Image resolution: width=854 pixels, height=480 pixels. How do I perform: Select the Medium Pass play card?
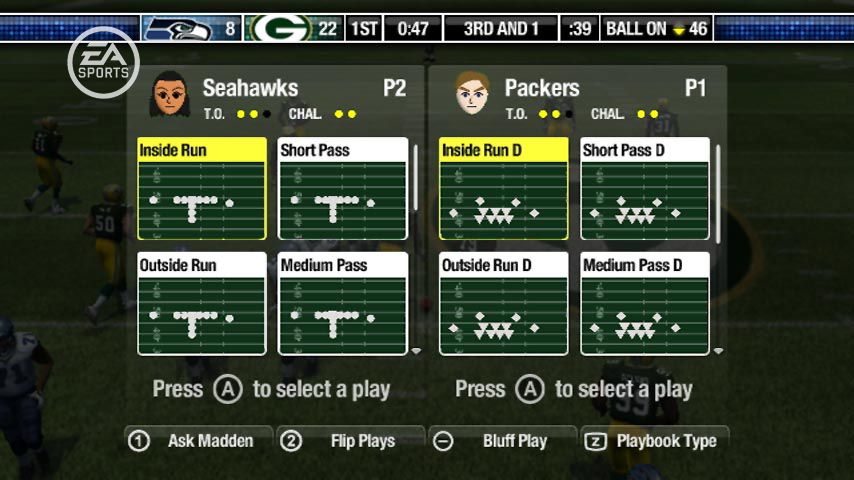click(x=343, y=304)
